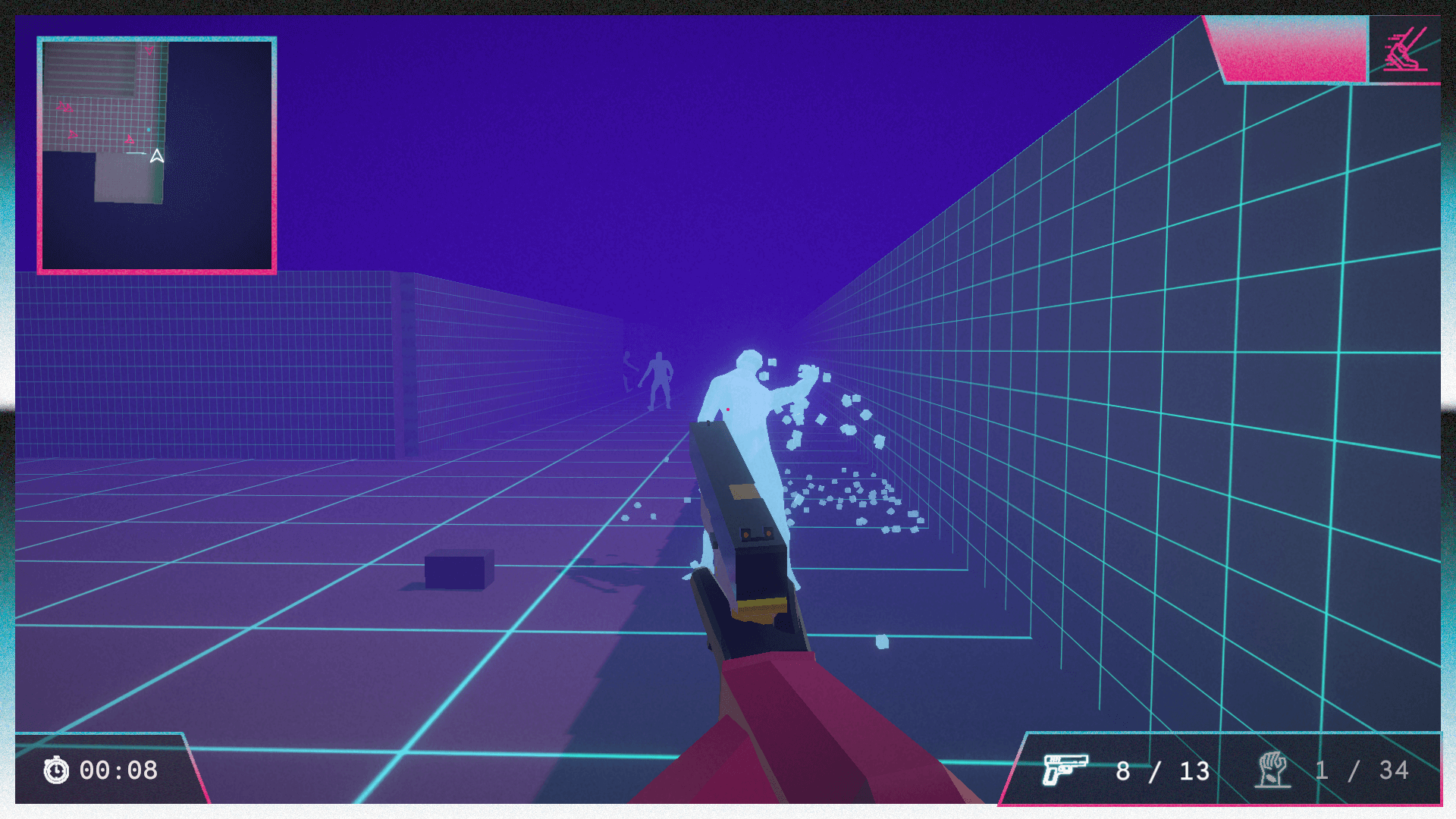1456x819 pixels.
Task: Click the red crosshair dot at screen center
Action: coord(729,408)
